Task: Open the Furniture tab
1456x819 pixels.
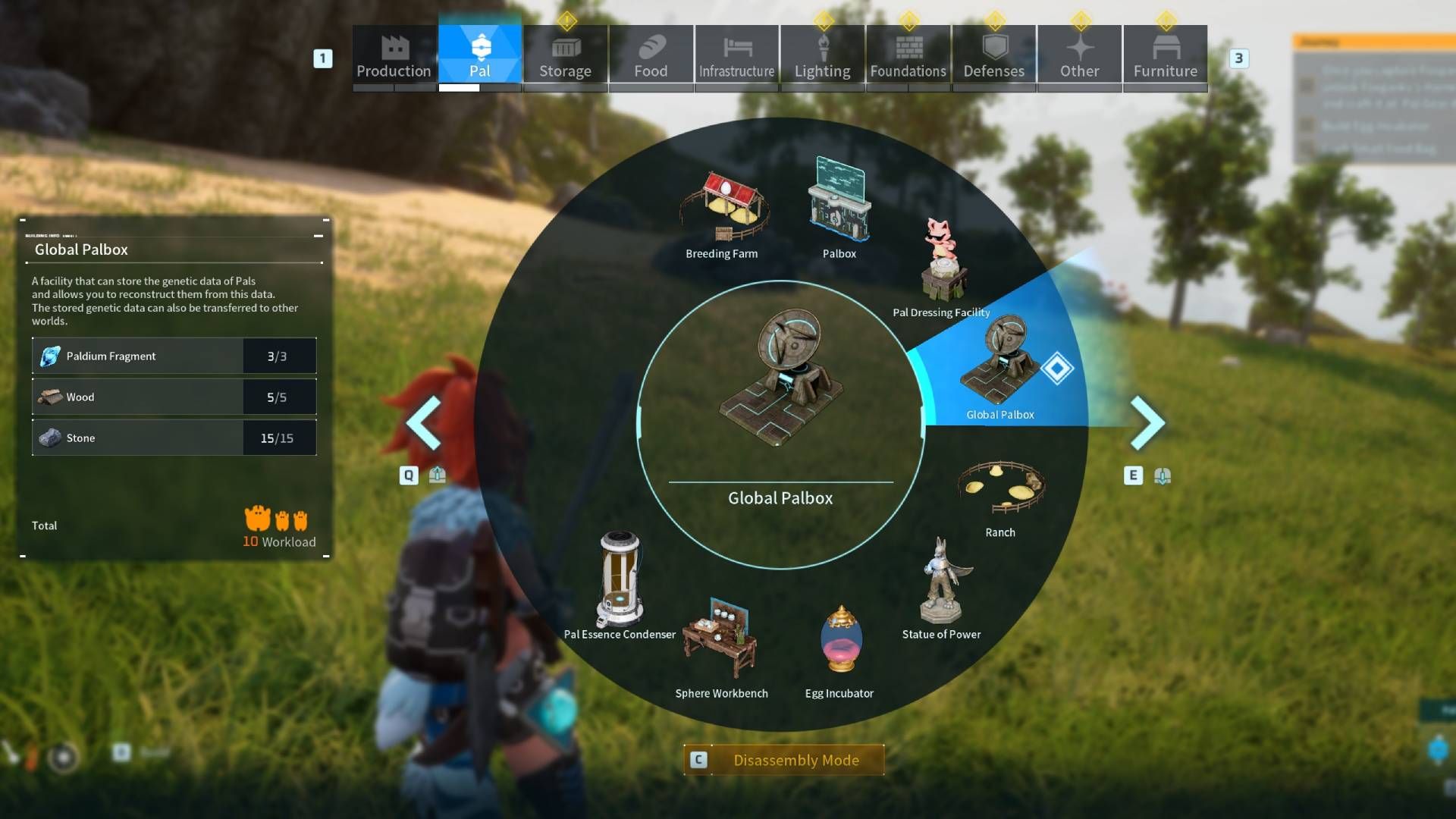Action: pyautogui.click(x=1165, y=56)
